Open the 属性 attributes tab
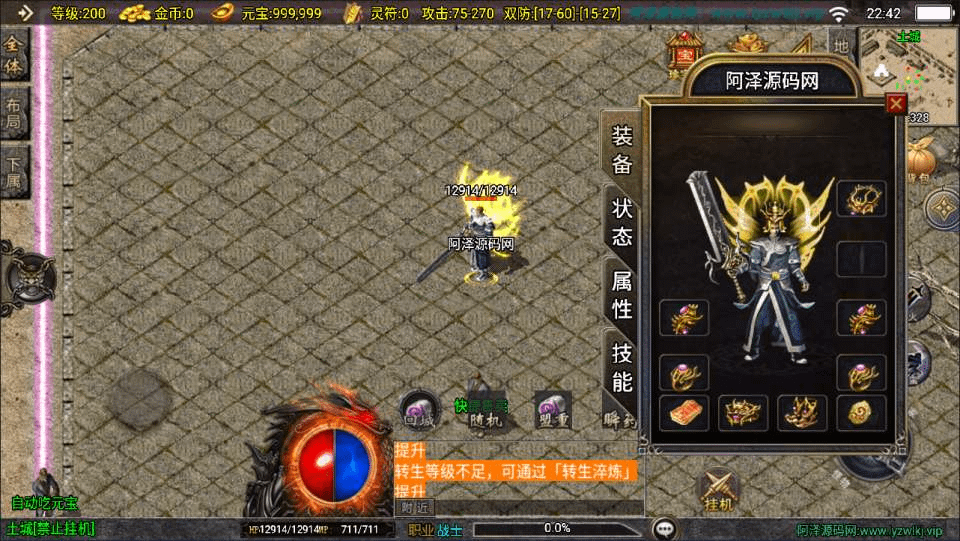This screenshot has height=541, width=960. [621, 295]
